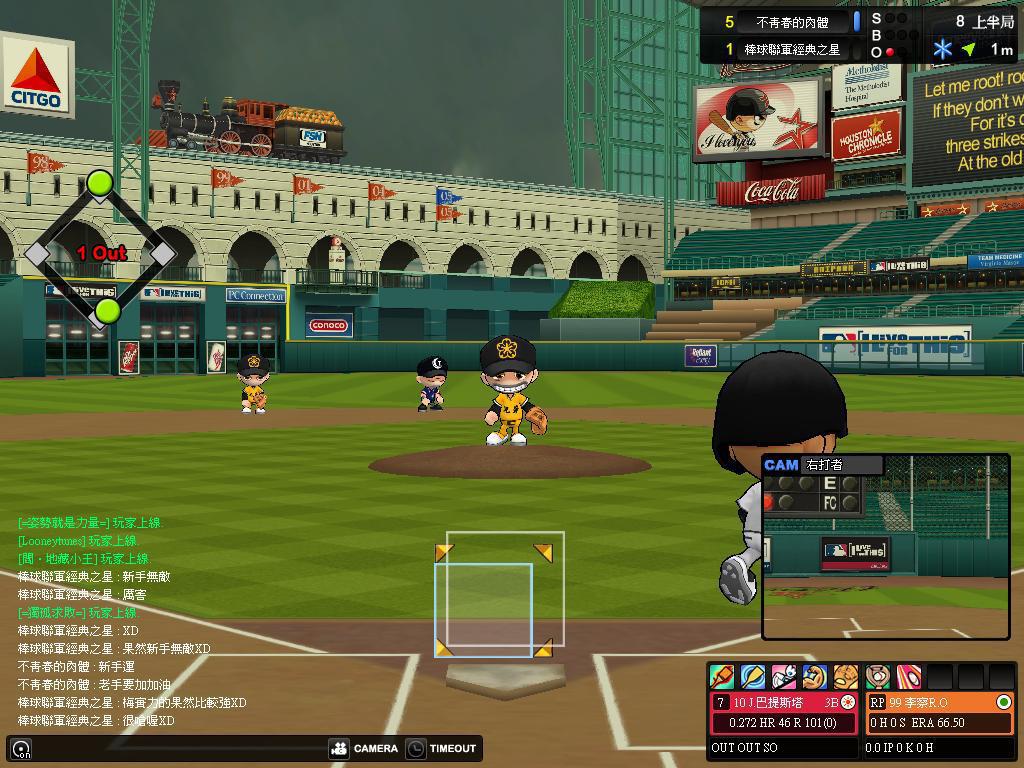
Task: Select the fielding glove skill icon
Action: [x=846, y=677]
